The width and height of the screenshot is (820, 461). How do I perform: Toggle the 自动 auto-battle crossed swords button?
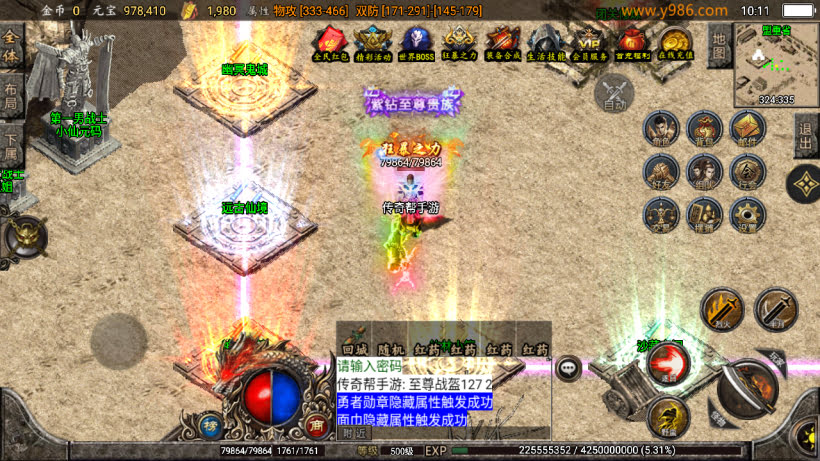(614, 94)
